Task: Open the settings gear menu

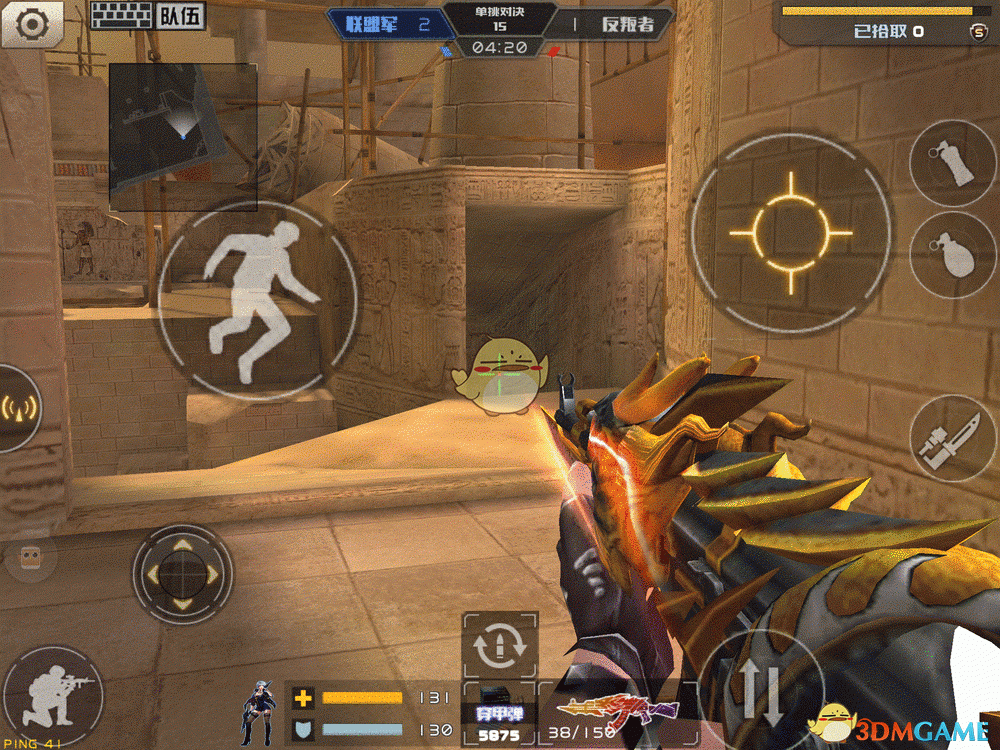Action: click(x=31, y=22)
